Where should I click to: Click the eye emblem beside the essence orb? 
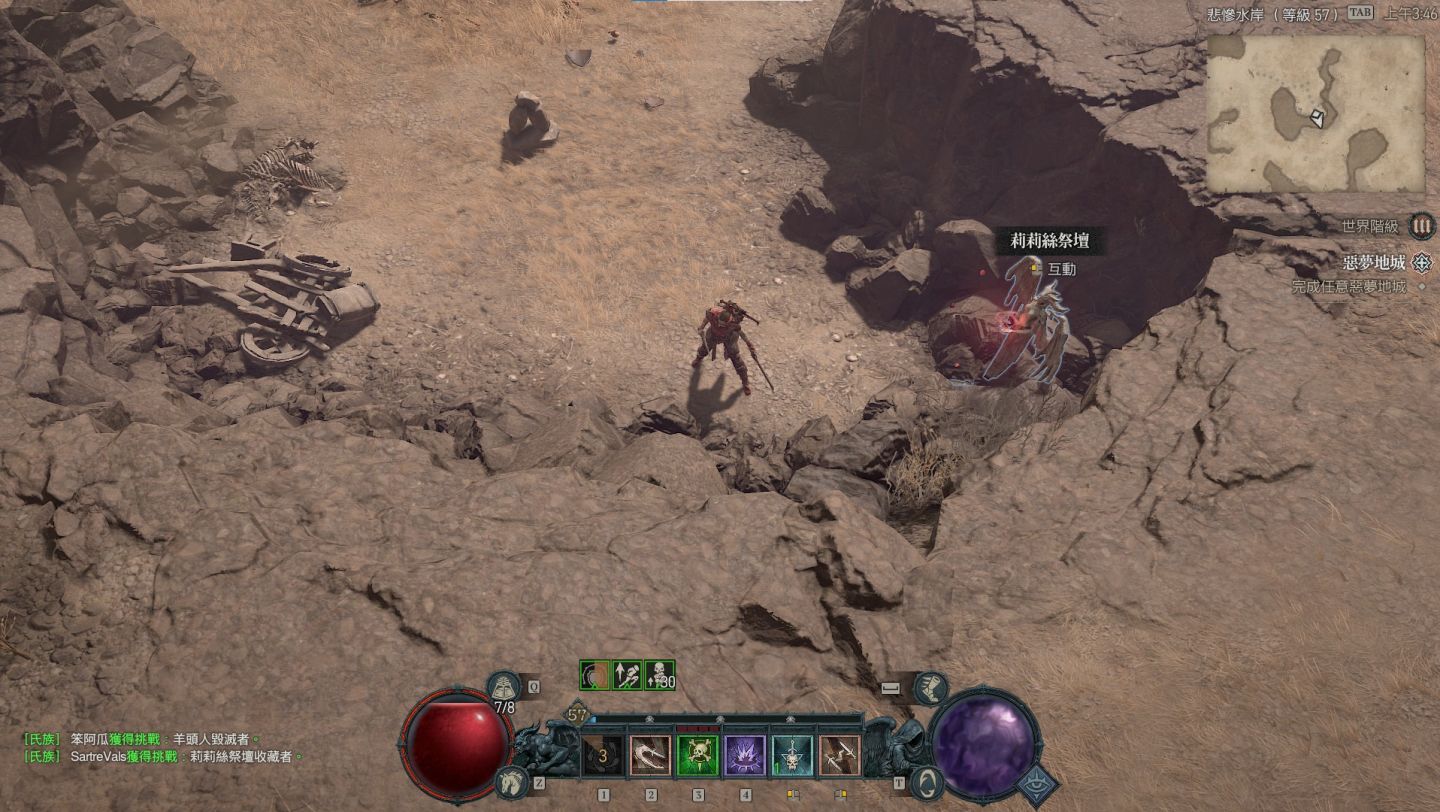(x=1038, y=785)
